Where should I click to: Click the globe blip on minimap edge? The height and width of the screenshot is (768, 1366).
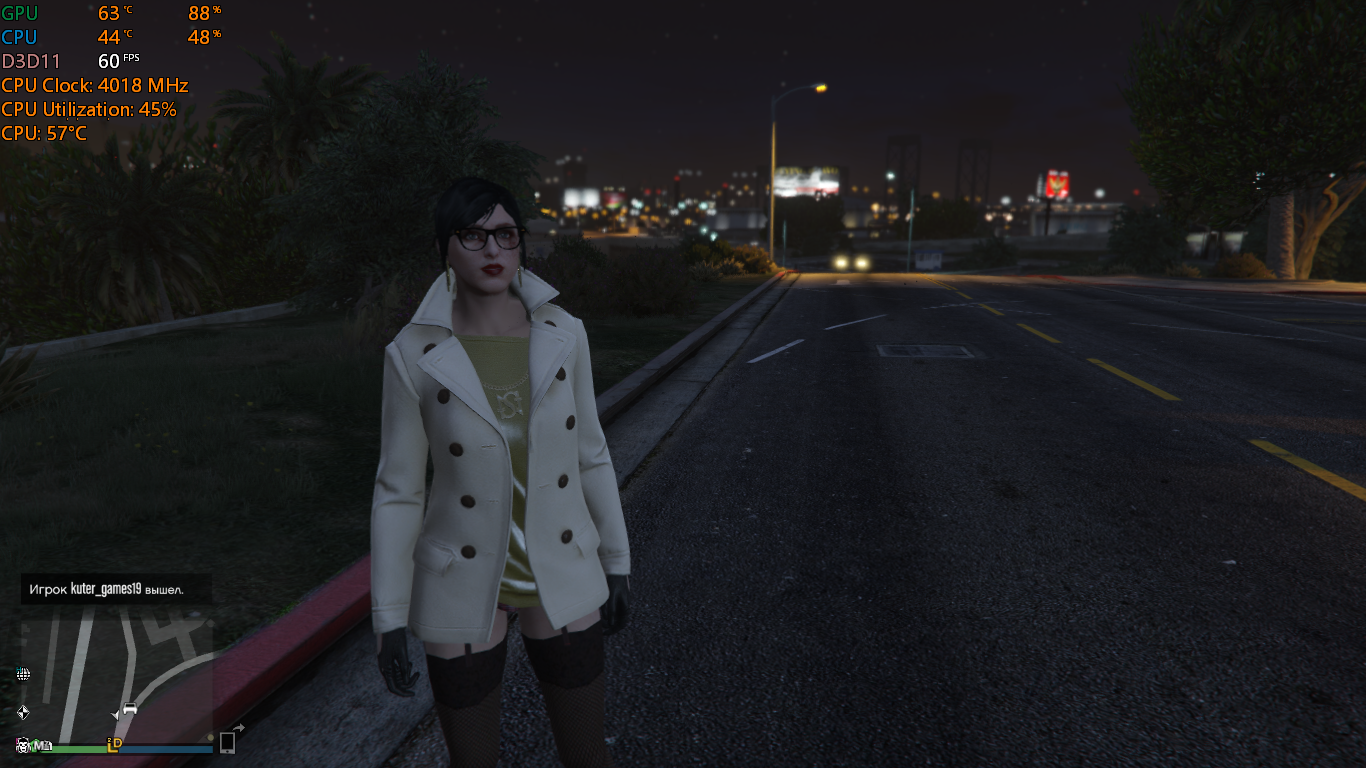click(x=23, y=674)
